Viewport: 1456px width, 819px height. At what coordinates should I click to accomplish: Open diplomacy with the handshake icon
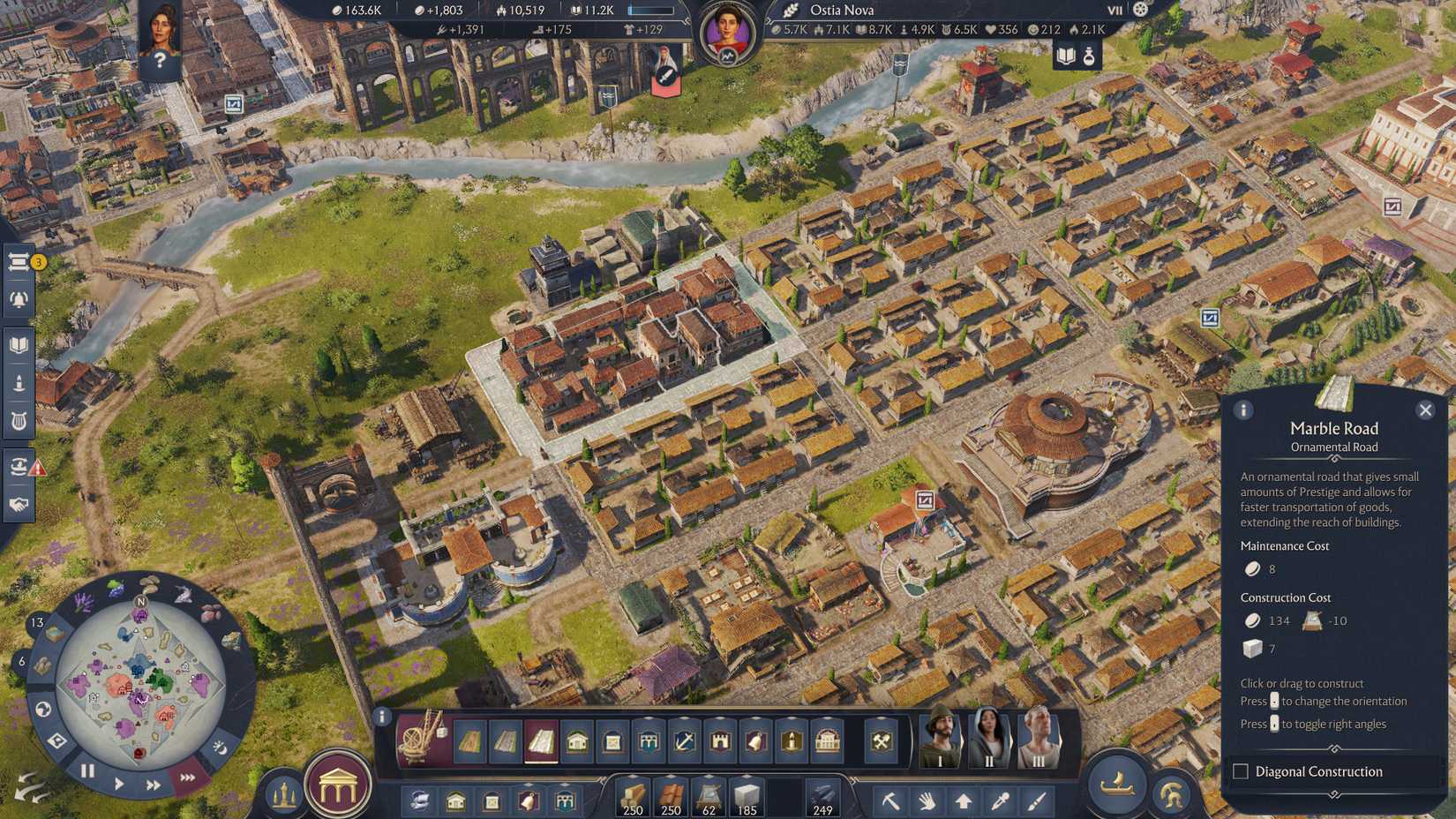[19, 503]
